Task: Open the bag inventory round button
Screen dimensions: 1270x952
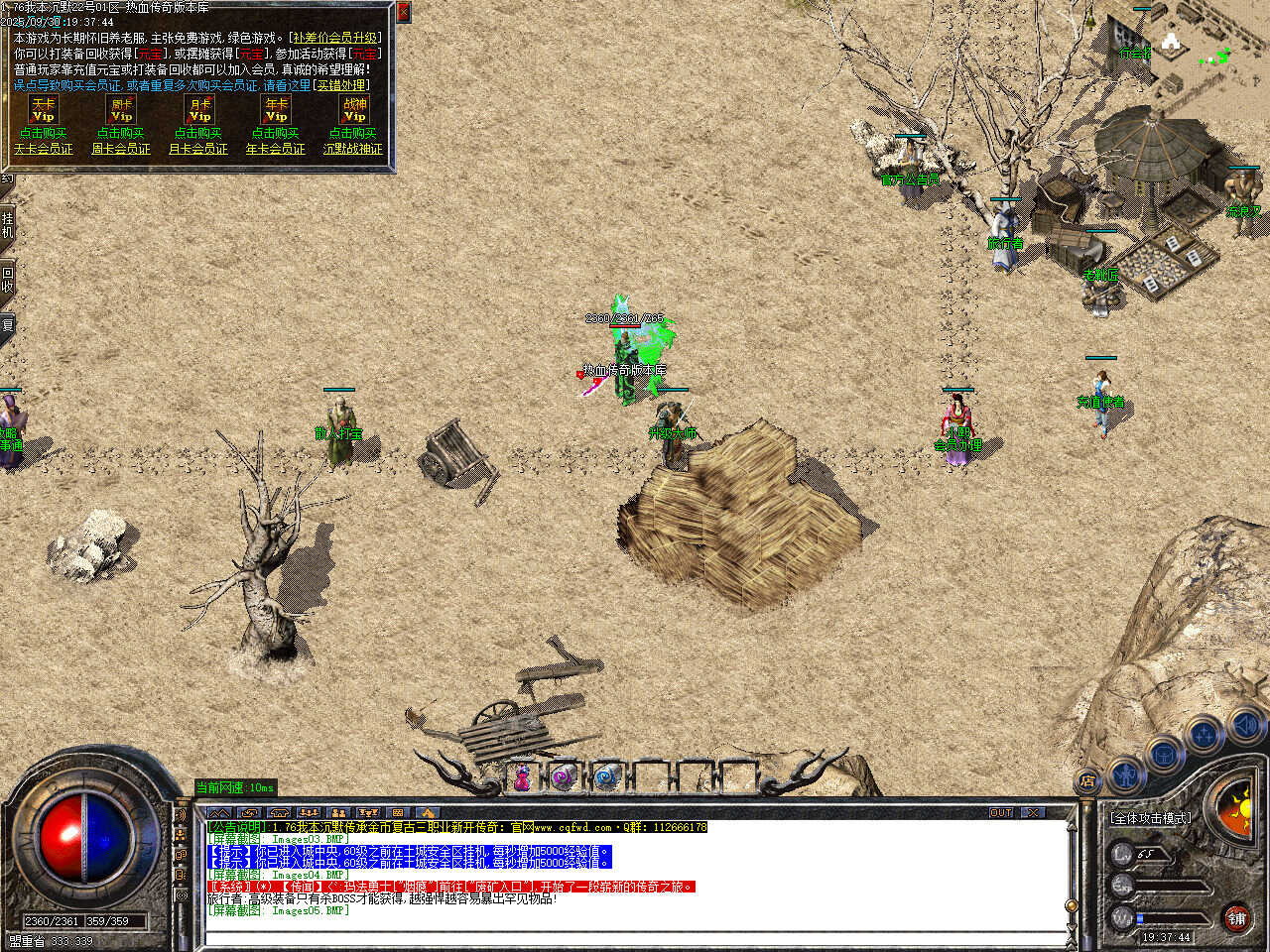Action: [x=1164, y=756]
